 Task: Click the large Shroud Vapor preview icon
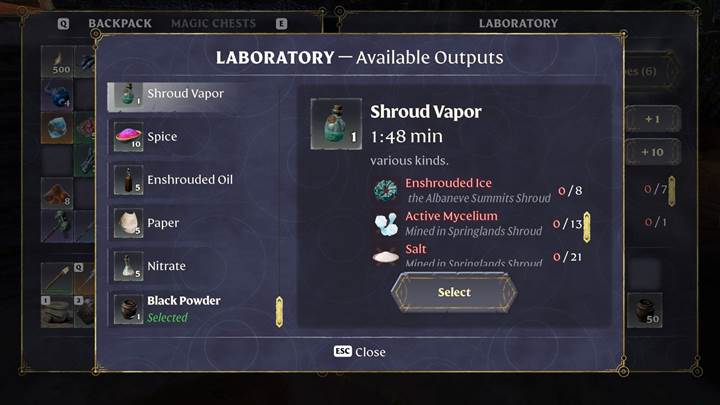click(x=336, y=124)
